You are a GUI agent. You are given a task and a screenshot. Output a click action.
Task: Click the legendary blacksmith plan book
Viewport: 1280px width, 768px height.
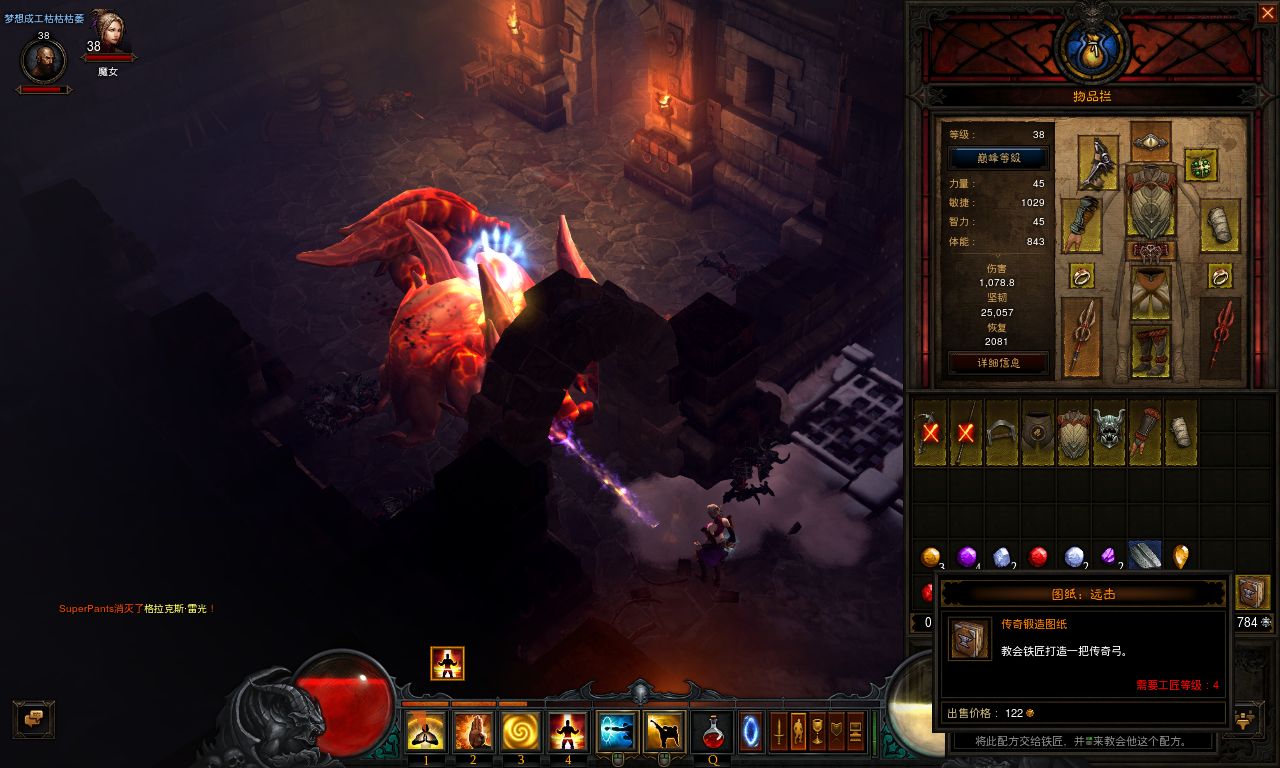[x=1252, y=592]
